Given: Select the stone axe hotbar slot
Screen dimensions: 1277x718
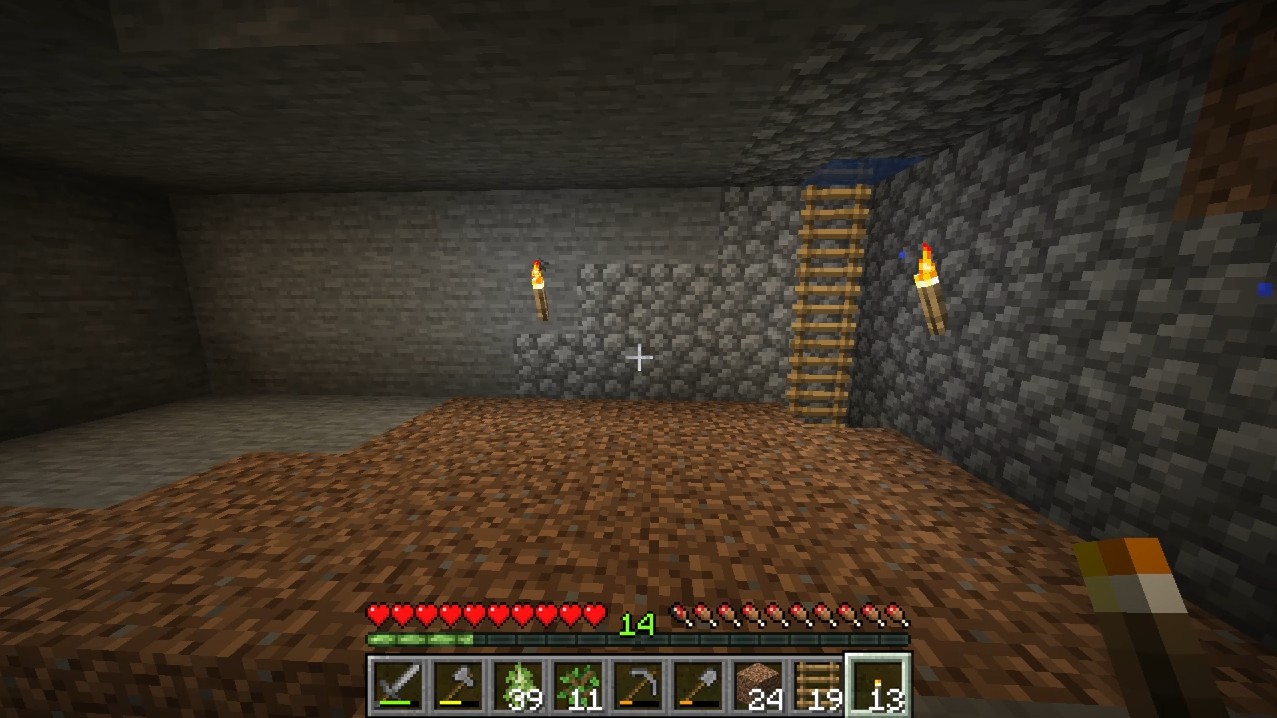Looking at the screenshot, I should coord(458,686).
